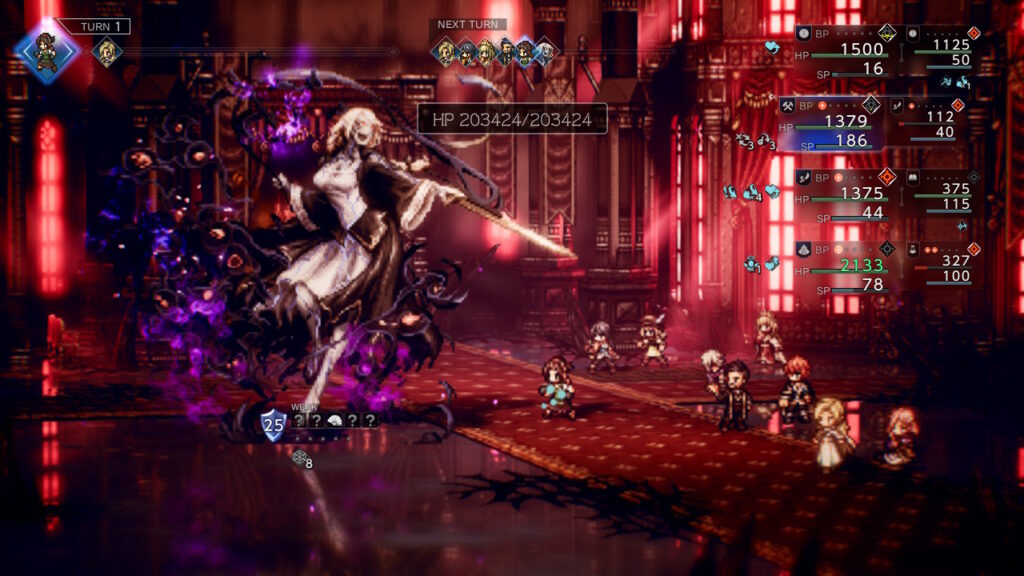The height and width of the screenshot is (576, 1024).
Task: Click the enemy status effect icon marked 8
Action: 301,458
